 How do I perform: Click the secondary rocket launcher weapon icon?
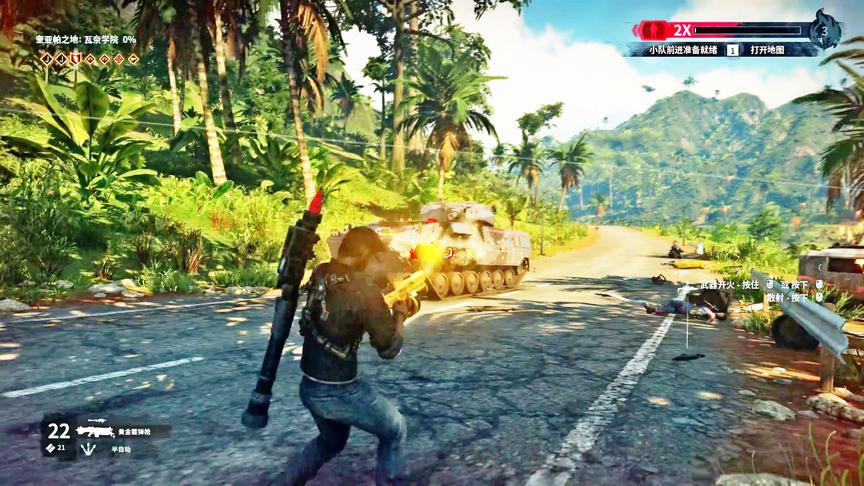pyautogui.click(x=97, y=421)
